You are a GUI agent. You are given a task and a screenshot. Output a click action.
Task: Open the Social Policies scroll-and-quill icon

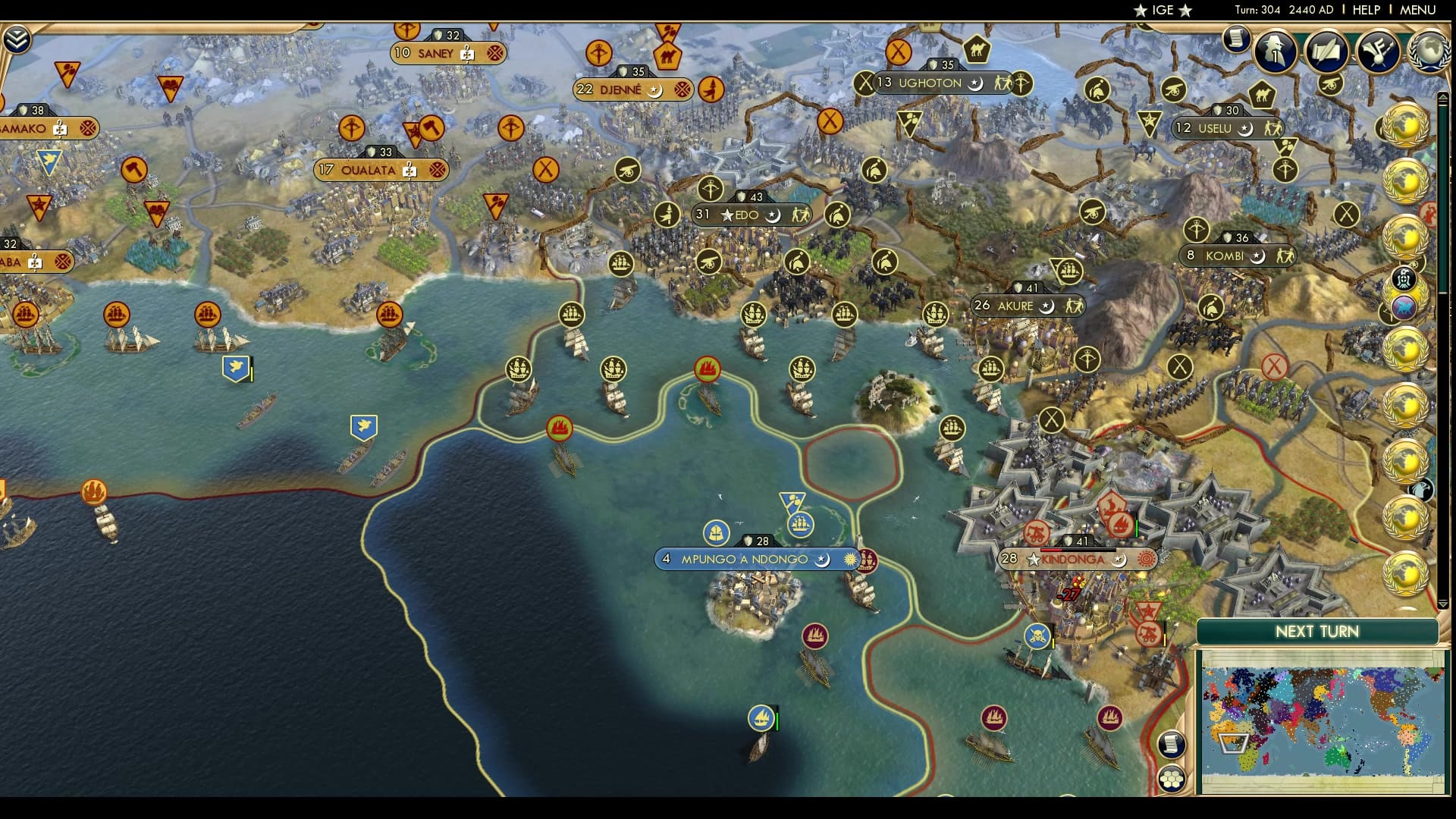tap(1326, 51)
